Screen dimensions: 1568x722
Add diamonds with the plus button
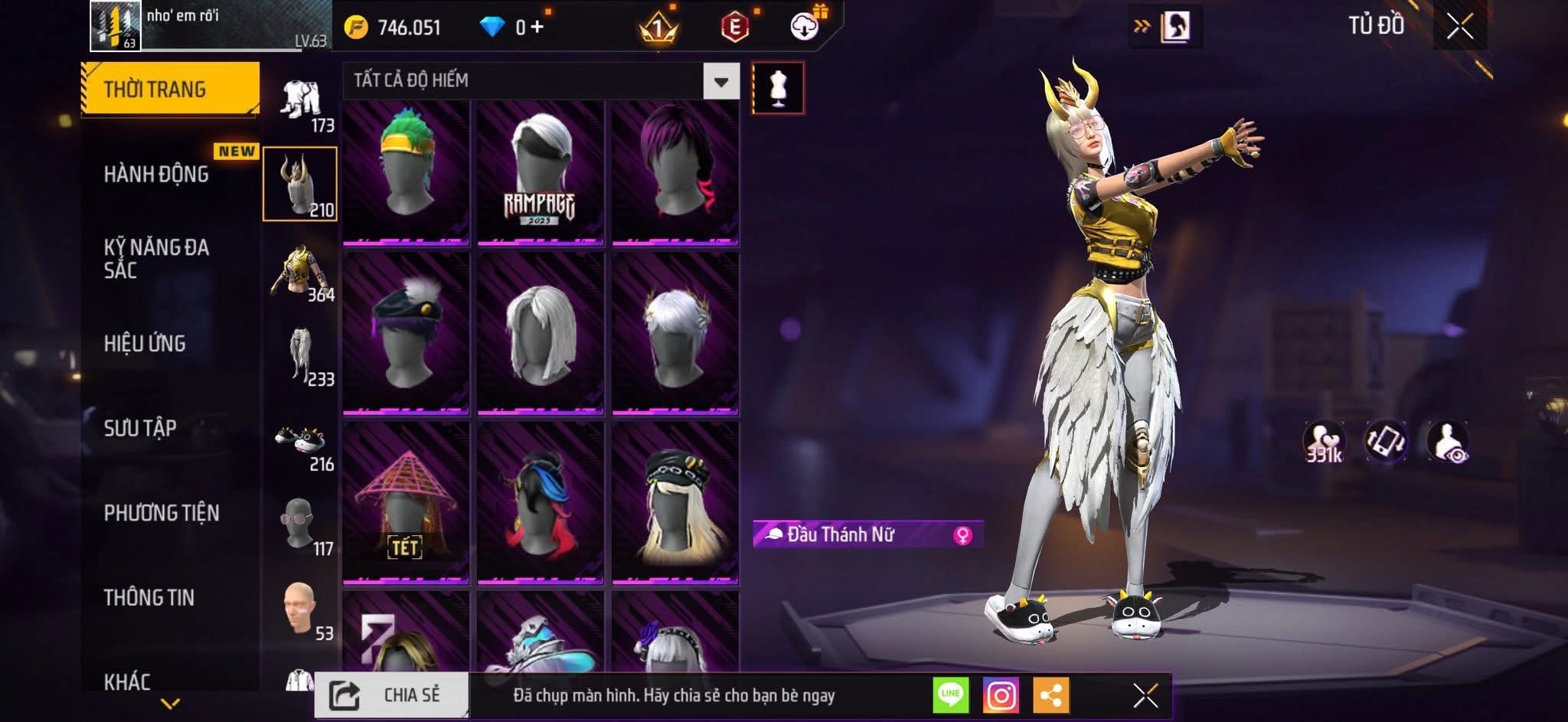tap(537, 28)
